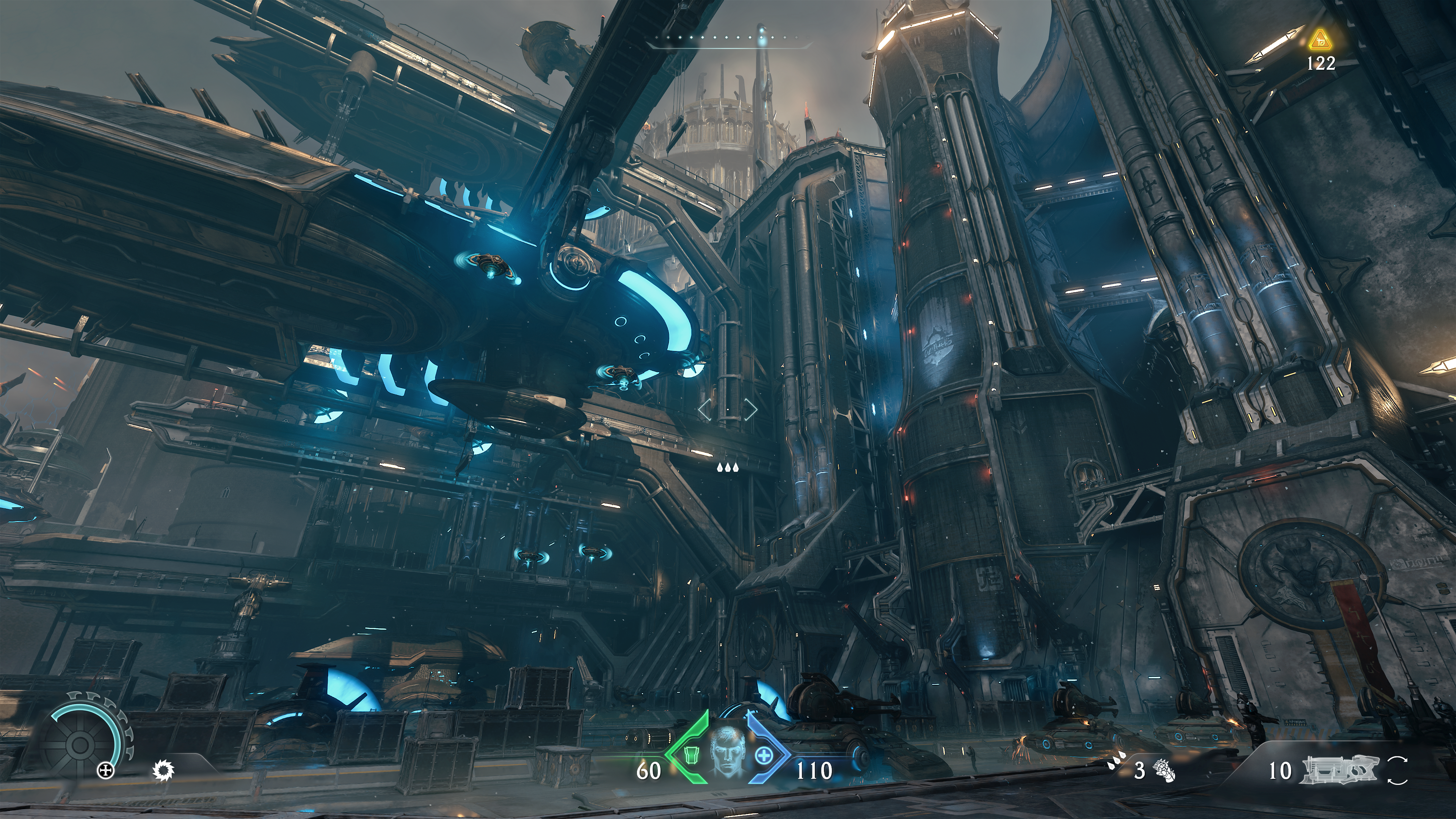The height and width of the screenshot is (819, 1456).
Task: Click the compass bar at top
Action: (x=729, y=38)
